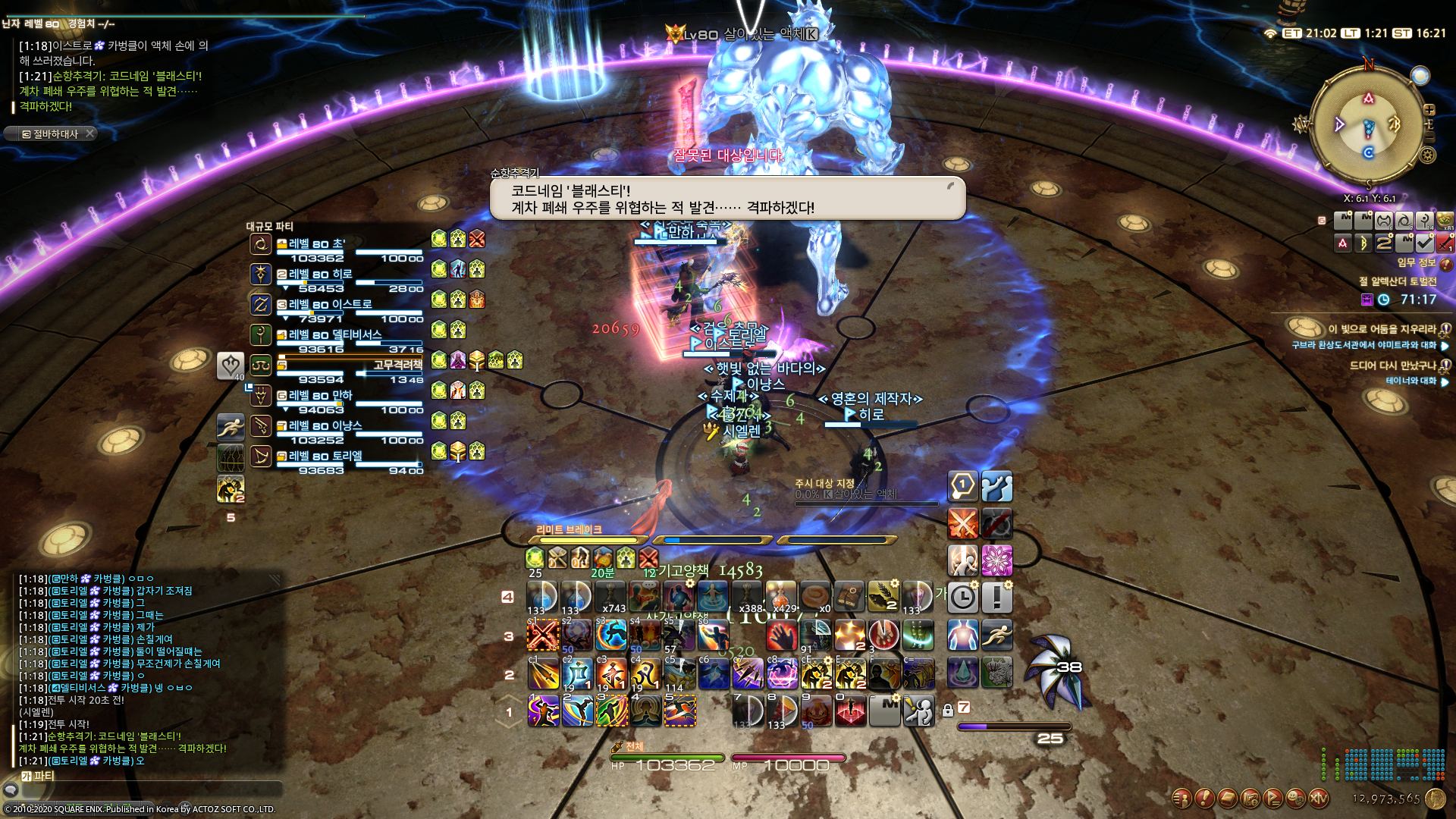Open 임무 정보 duty information
Screen dimensions: 1456x819
pyautogui.click(x=1417, y=262)
